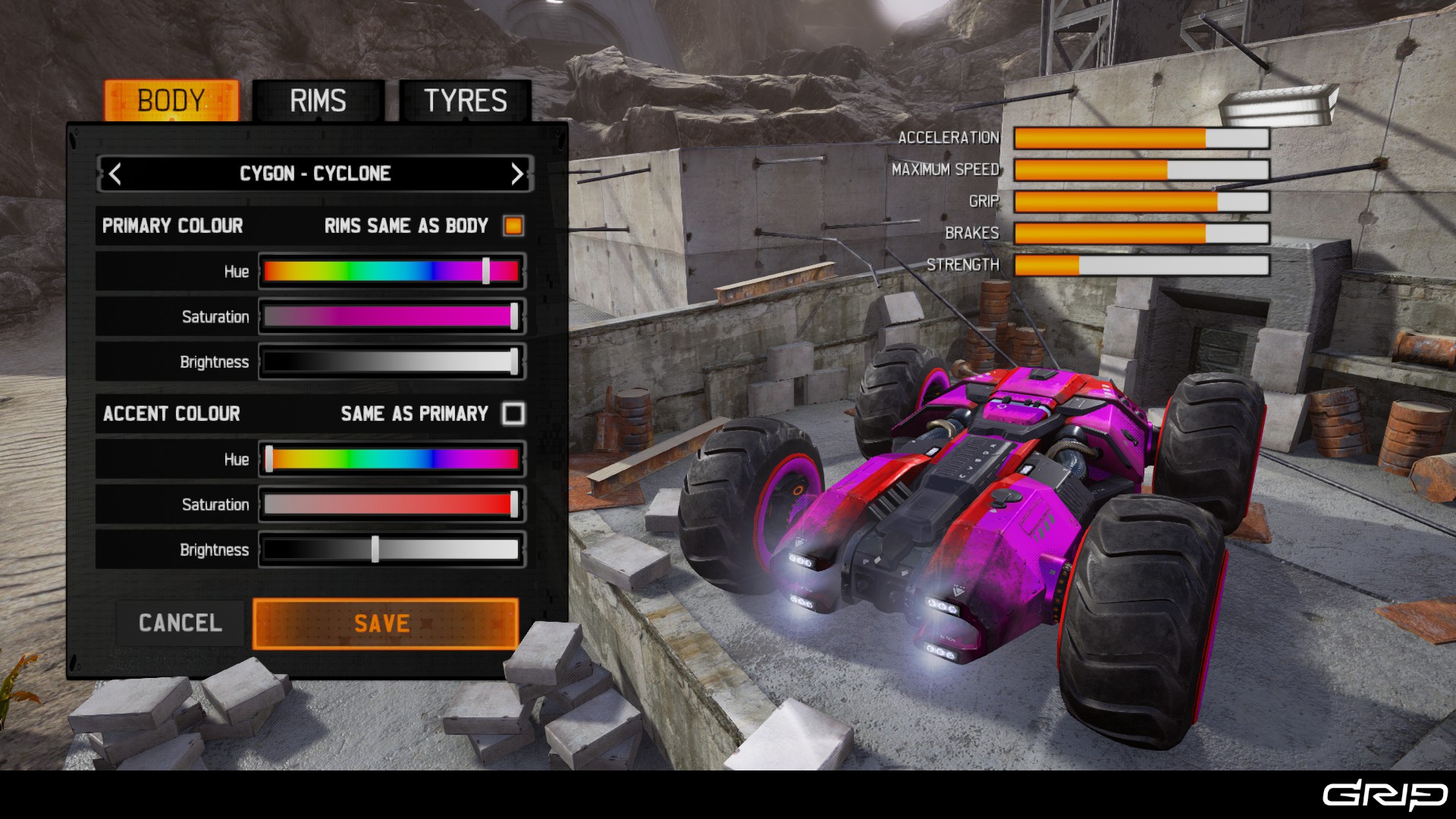Image resolution: width=1456 pixels, height=819 pixels.
Task: Click the Primary Colour hue slider
Action: tap(391, 271)
